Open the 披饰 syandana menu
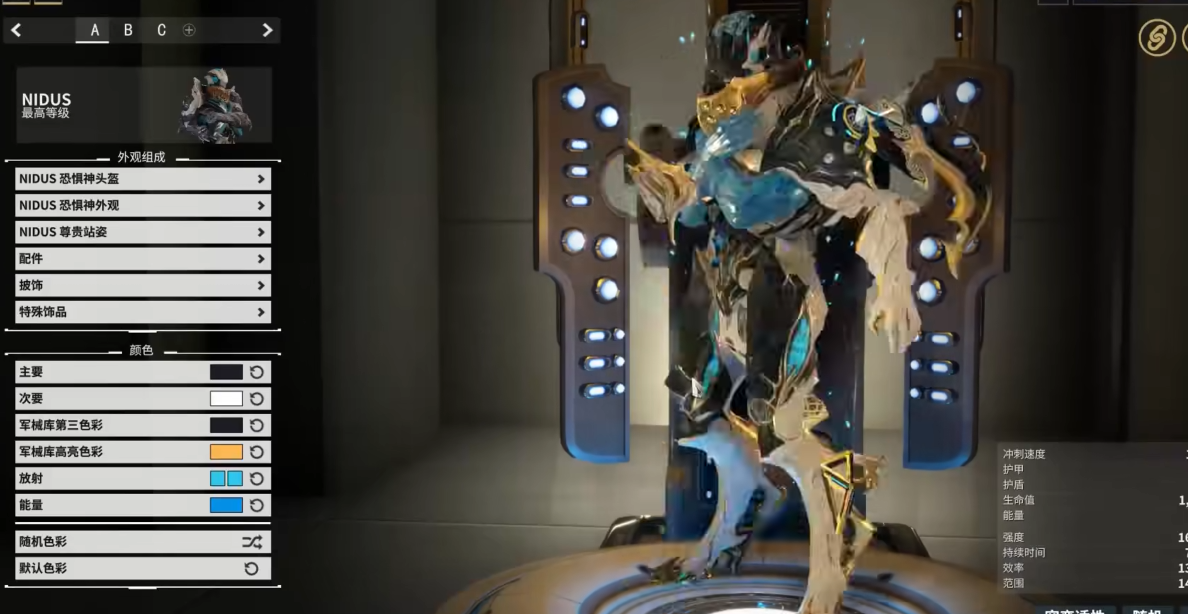 pyautogui.click(x=143, y=285)
